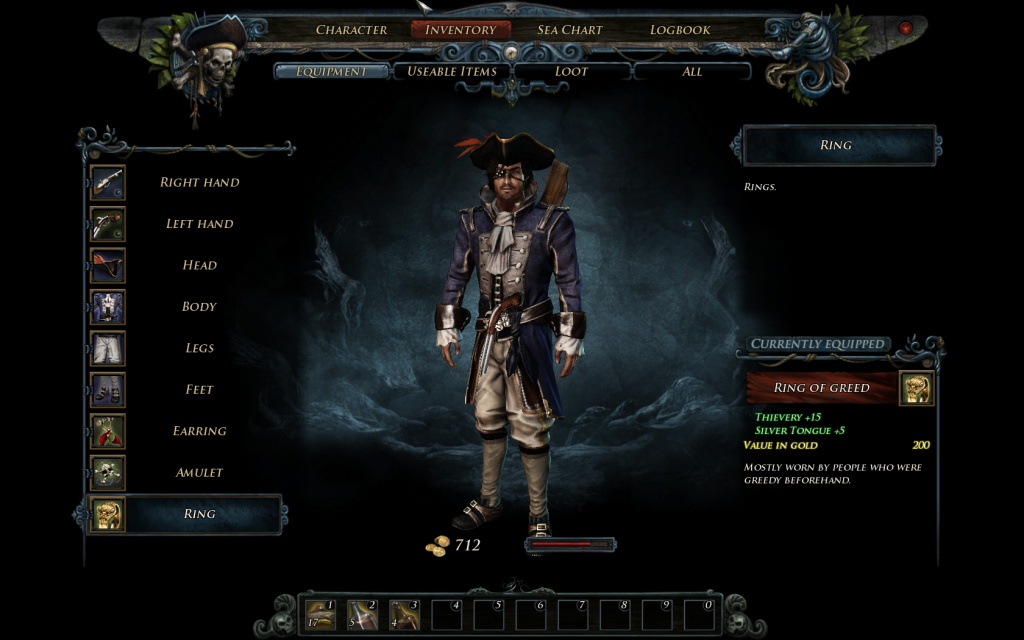Select the Equipment sub-tab
This screenshot has height=640, width=1024.
point(331,71)
